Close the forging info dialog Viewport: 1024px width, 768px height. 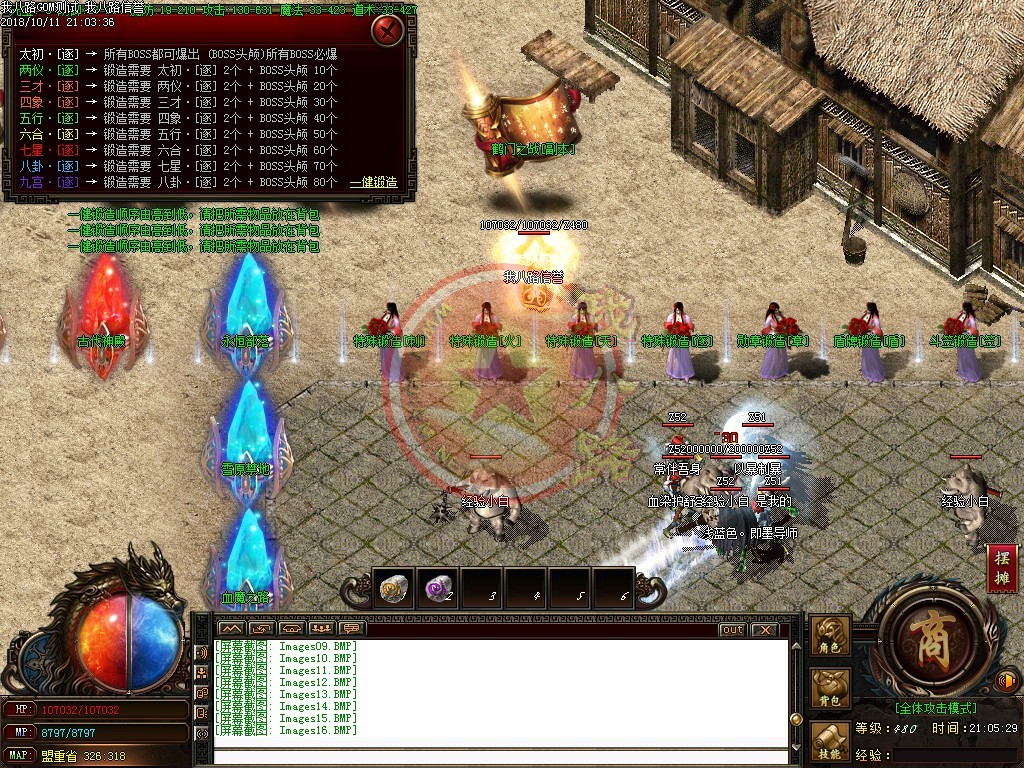(x=387, y=31)
